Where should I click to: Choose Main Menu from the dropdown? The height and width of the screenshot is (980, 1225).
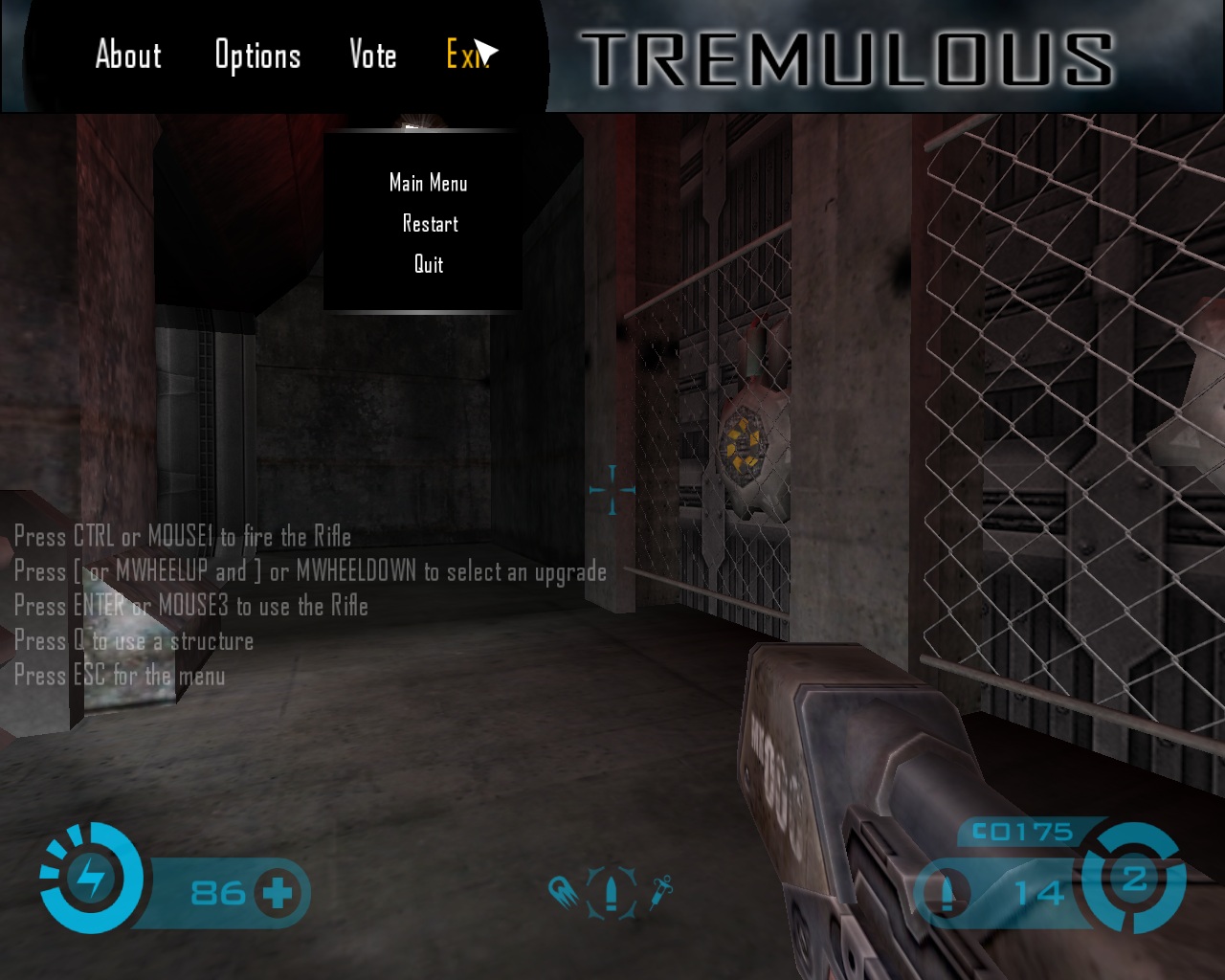point(428,183)
